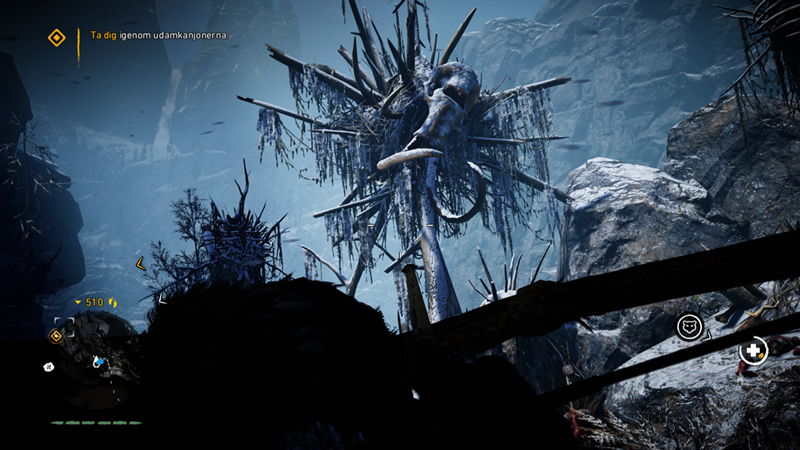The image size is (800, 450).
Task: Click the yellow diamond objective icon
Action: (x=57, y=38)
